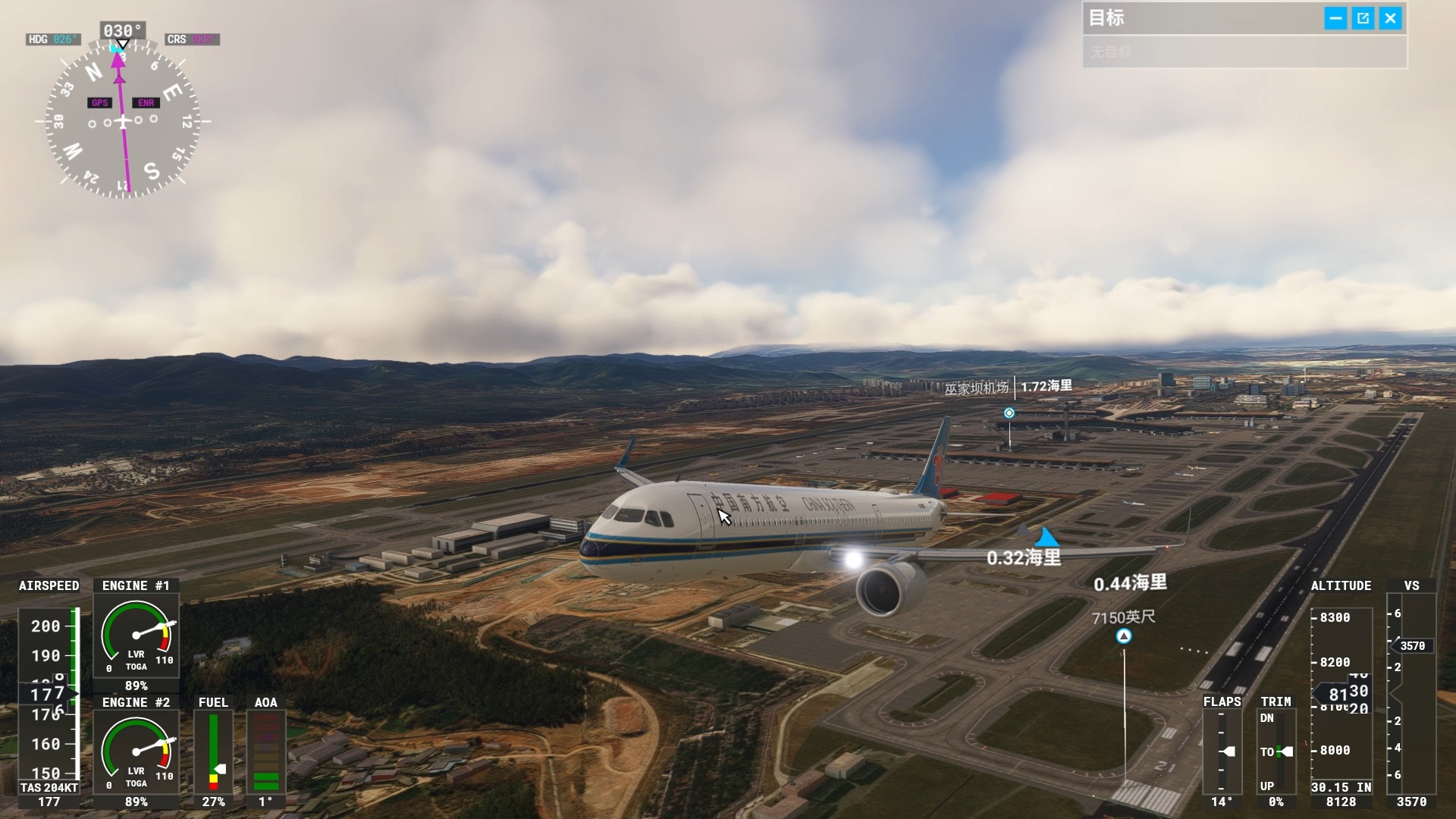The image size is (1456, 819).
Task: Close the 目标 objectives panel
Action: 1390,18
